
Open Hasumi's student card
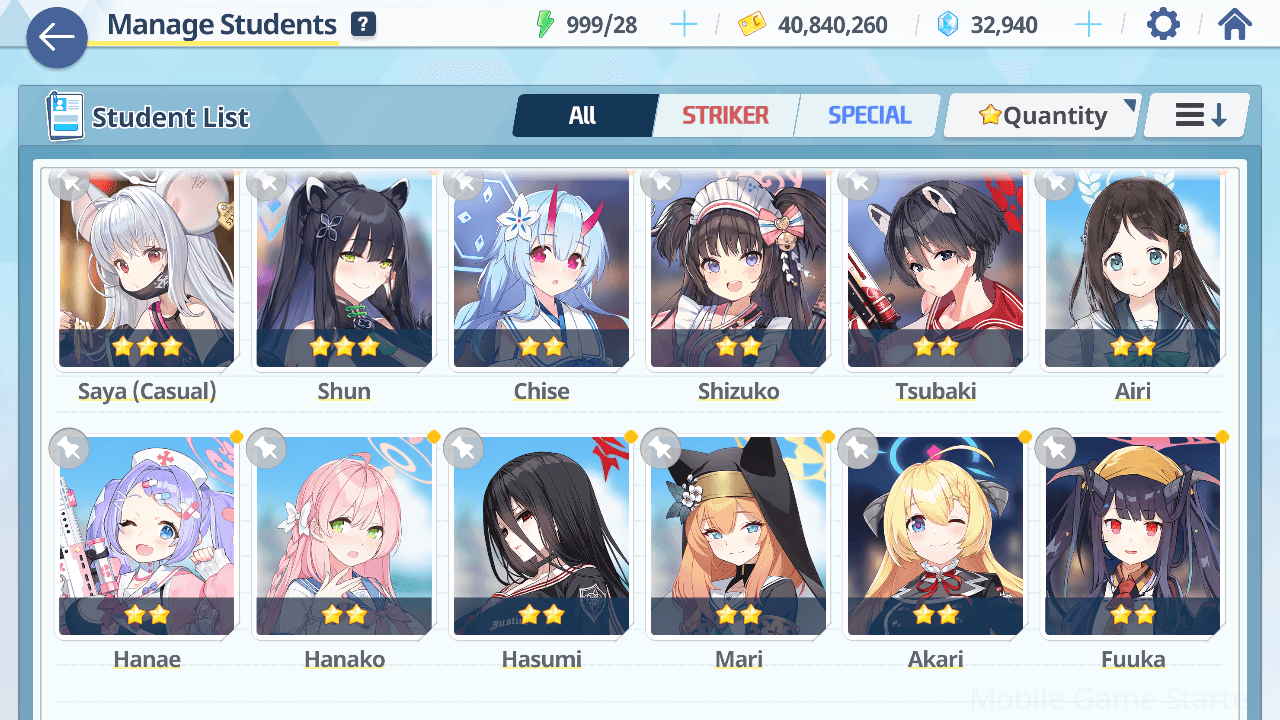coord(541,535)
